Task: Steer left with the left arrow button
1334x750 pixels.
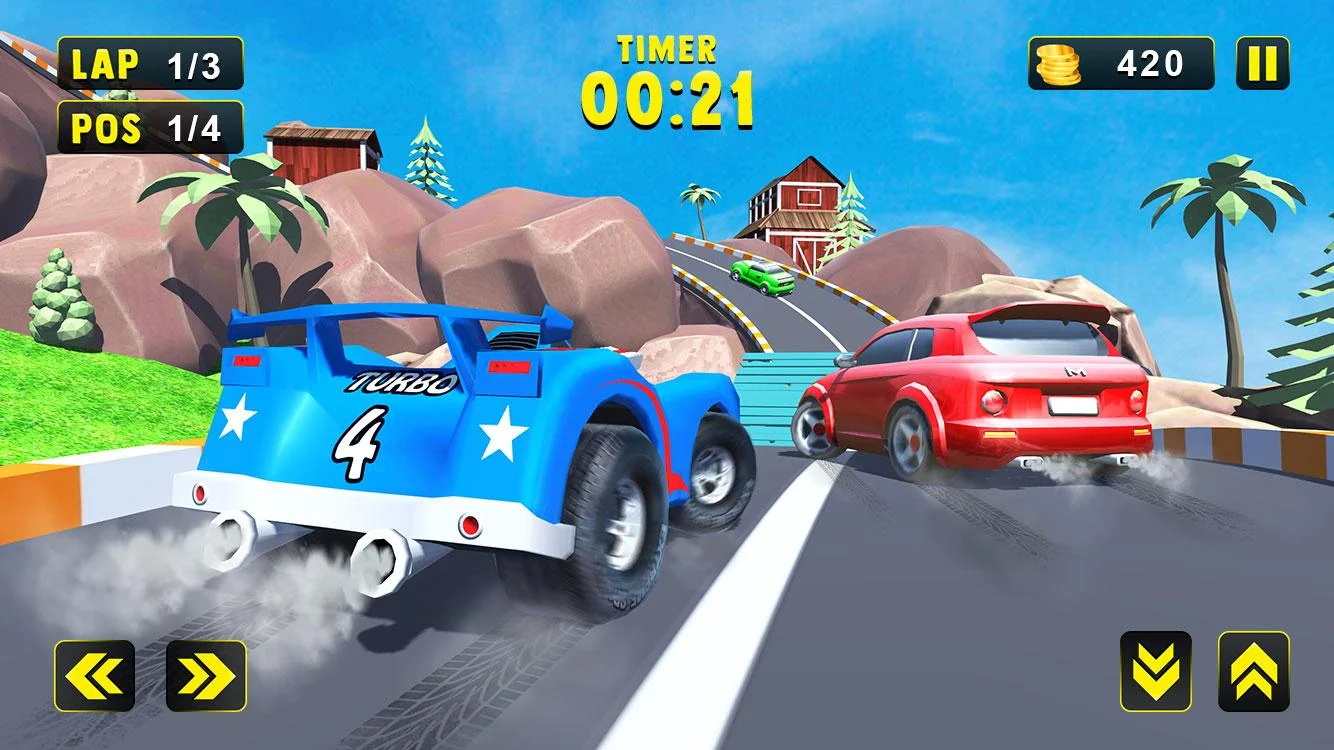Action: click(94, 676)
